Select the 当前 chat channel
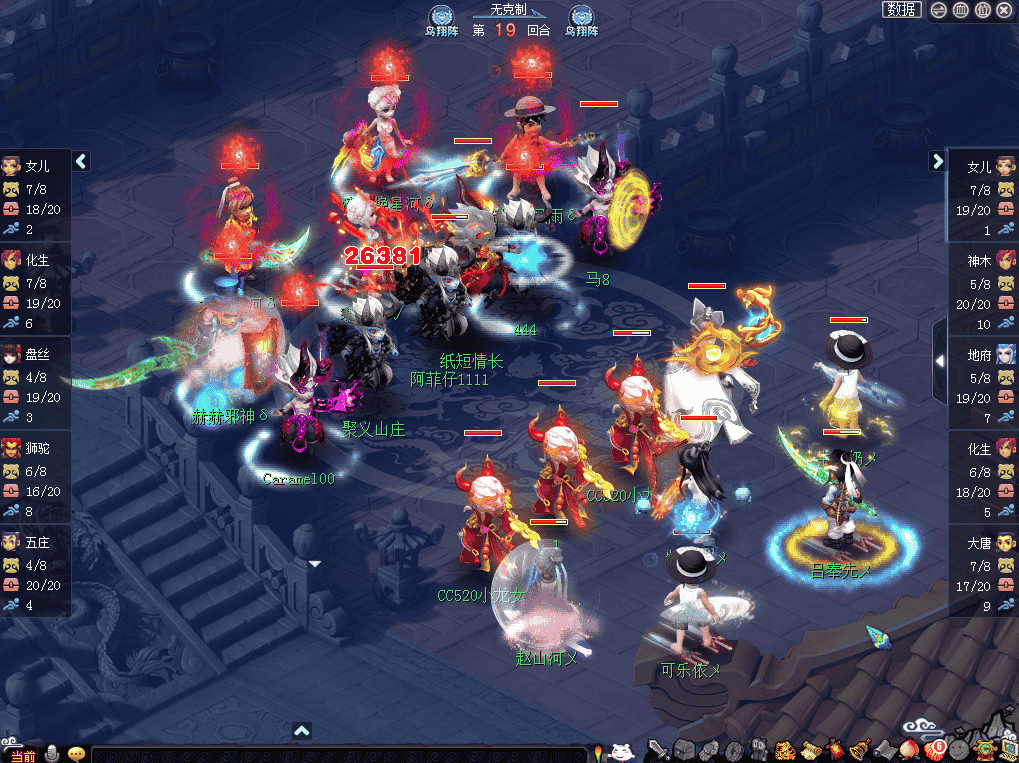The image size is (1019, 763). 22,755
